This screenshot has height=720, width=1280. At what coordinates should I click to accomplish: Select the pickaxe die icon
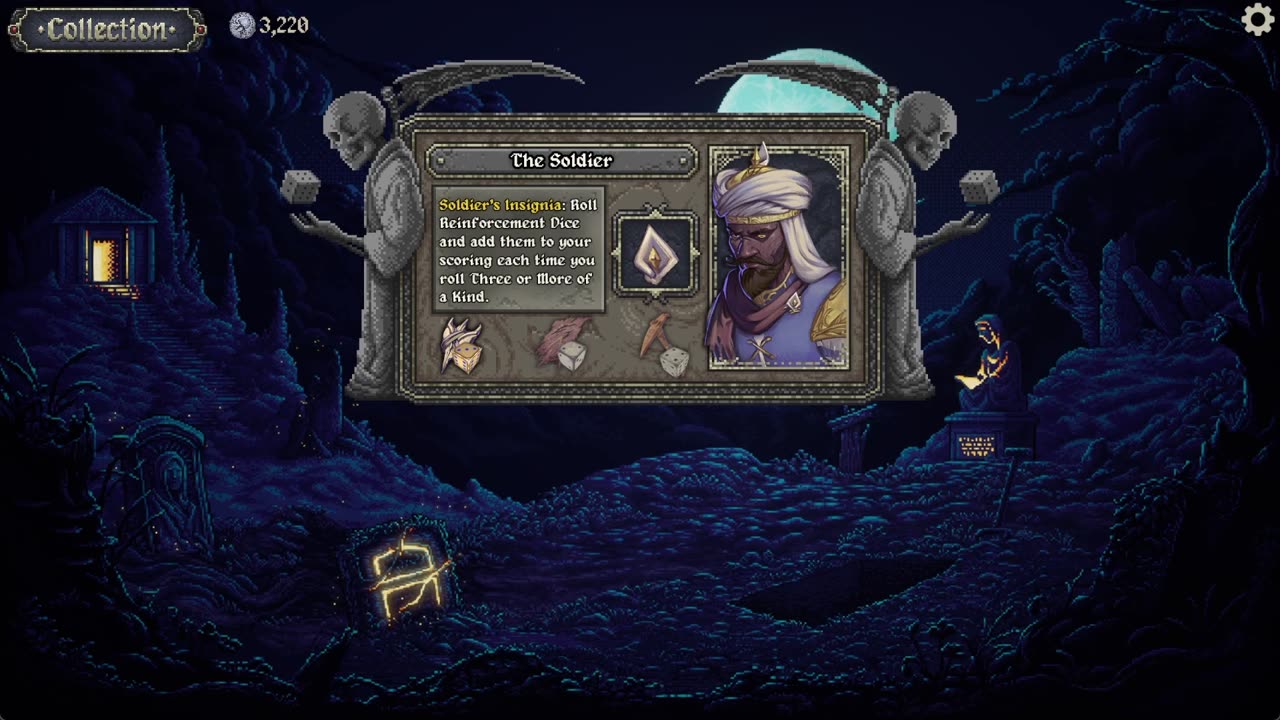(x=665, y=346)
